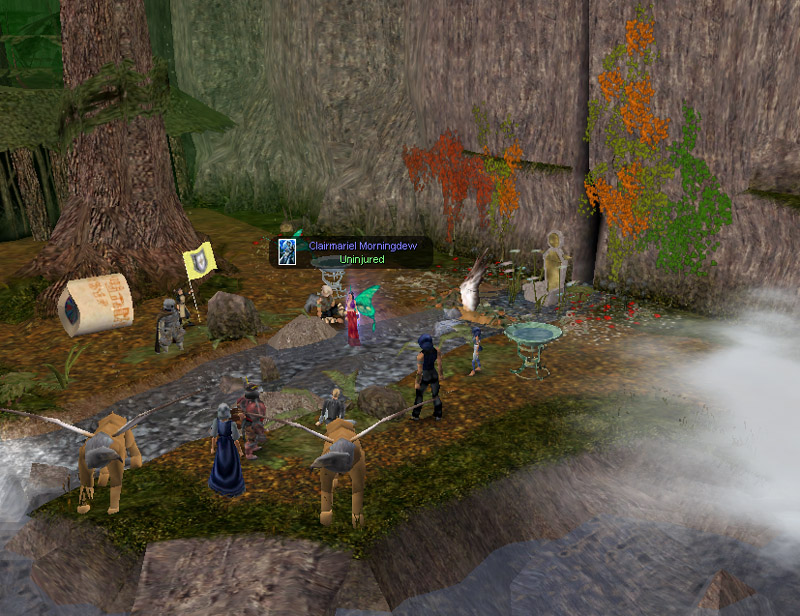800x616 pixels.
Task: Click Clairmariel Morningdew's portrait icon
Action: pos(287,252)
